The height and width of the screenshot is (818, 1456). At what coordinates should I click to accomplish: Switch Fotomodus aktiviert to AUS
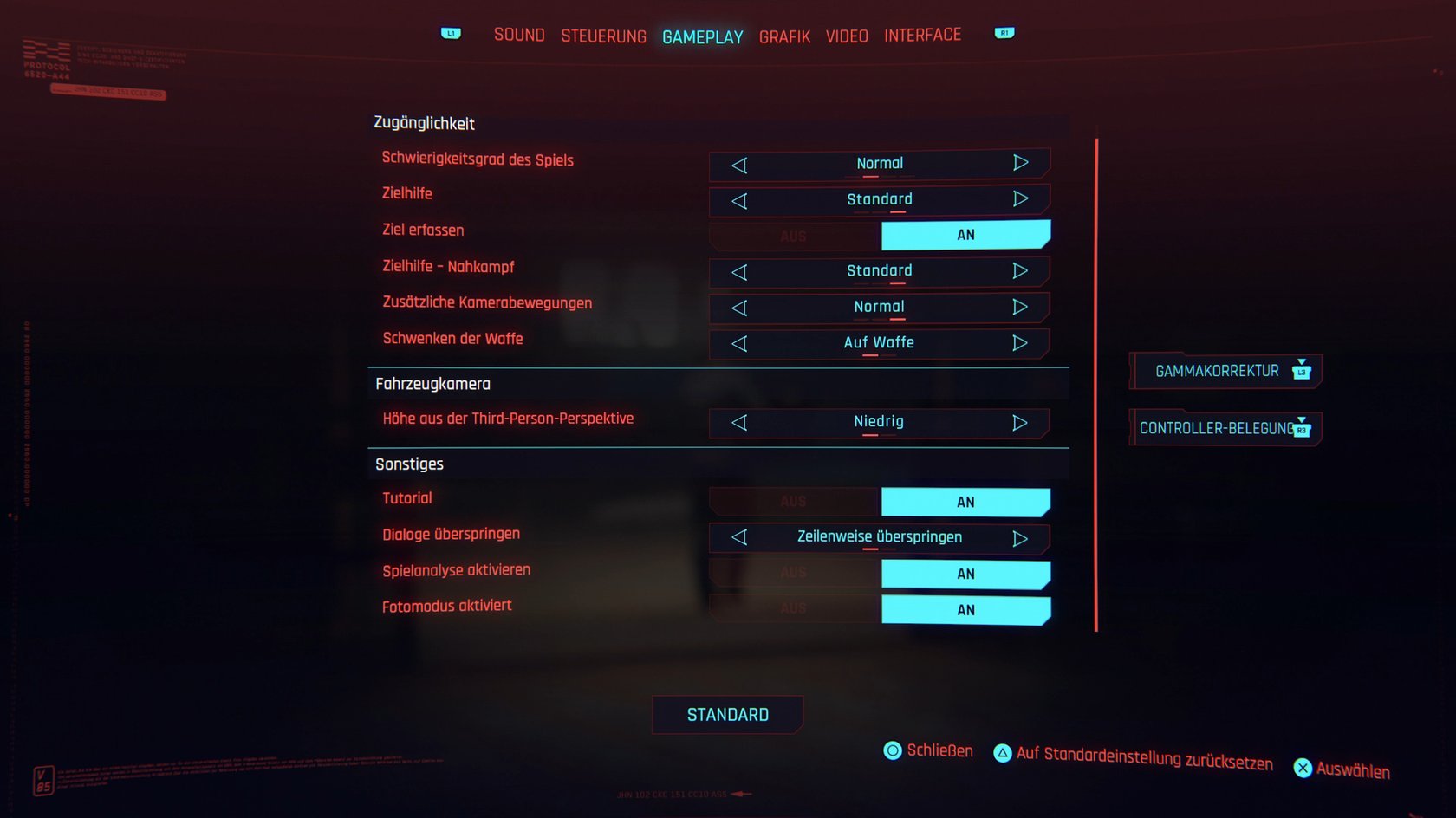(793, 609)
